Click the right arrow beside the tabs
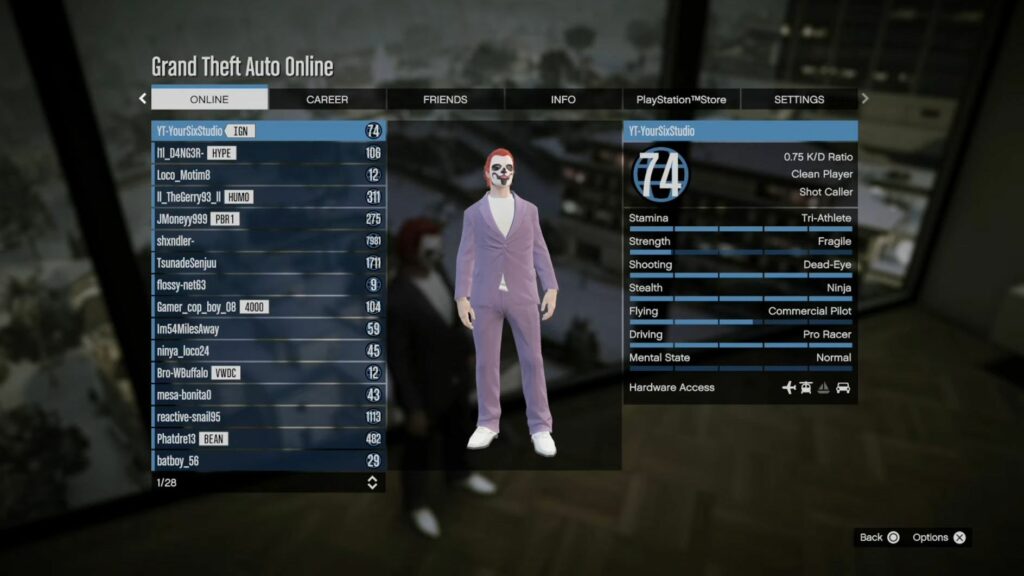Viewport: 1024px width, 576px height. coord(865,98)
